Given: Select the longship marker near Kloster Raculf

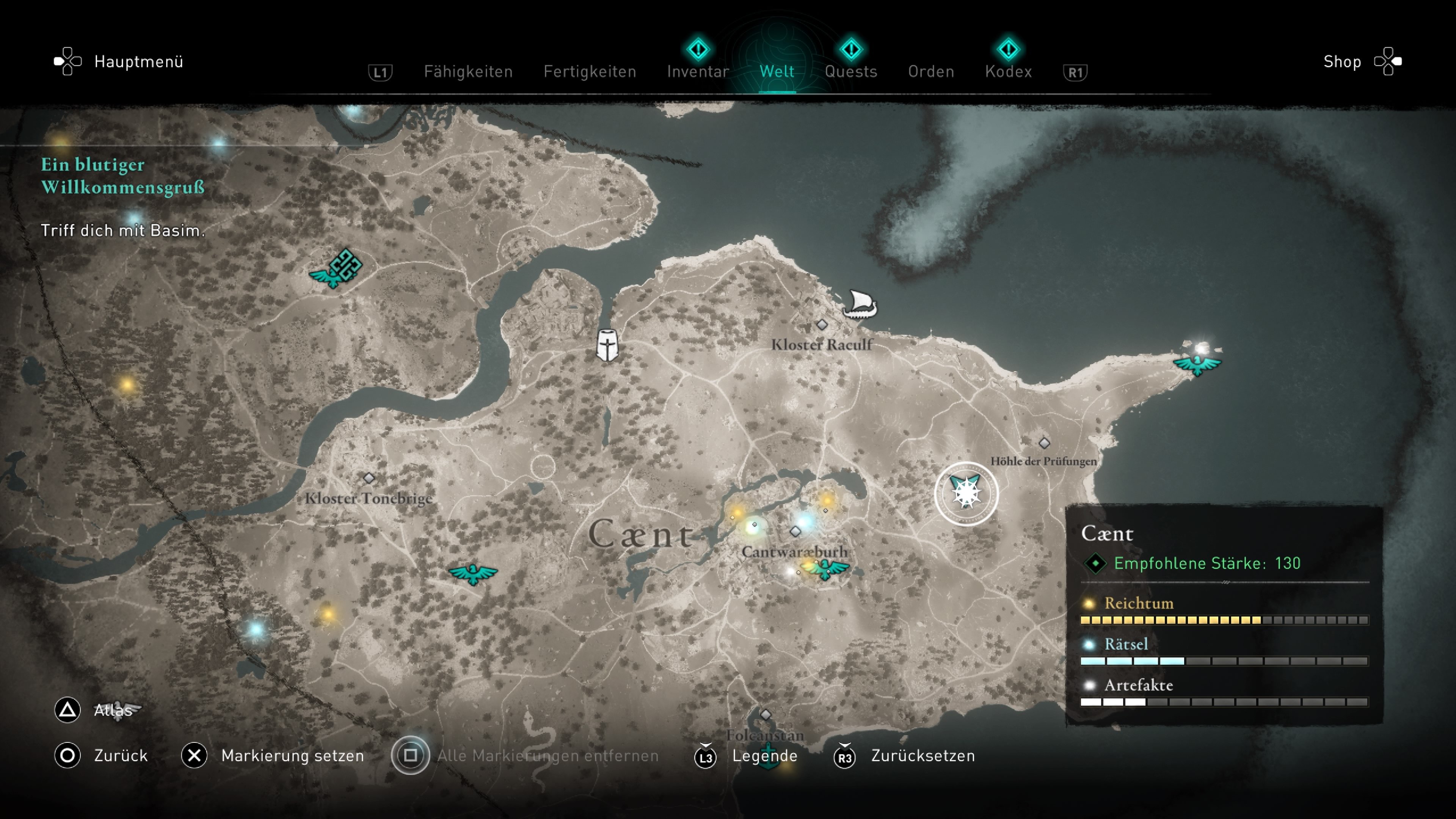Looking at the screenshot, I should [x=860, y=304].
